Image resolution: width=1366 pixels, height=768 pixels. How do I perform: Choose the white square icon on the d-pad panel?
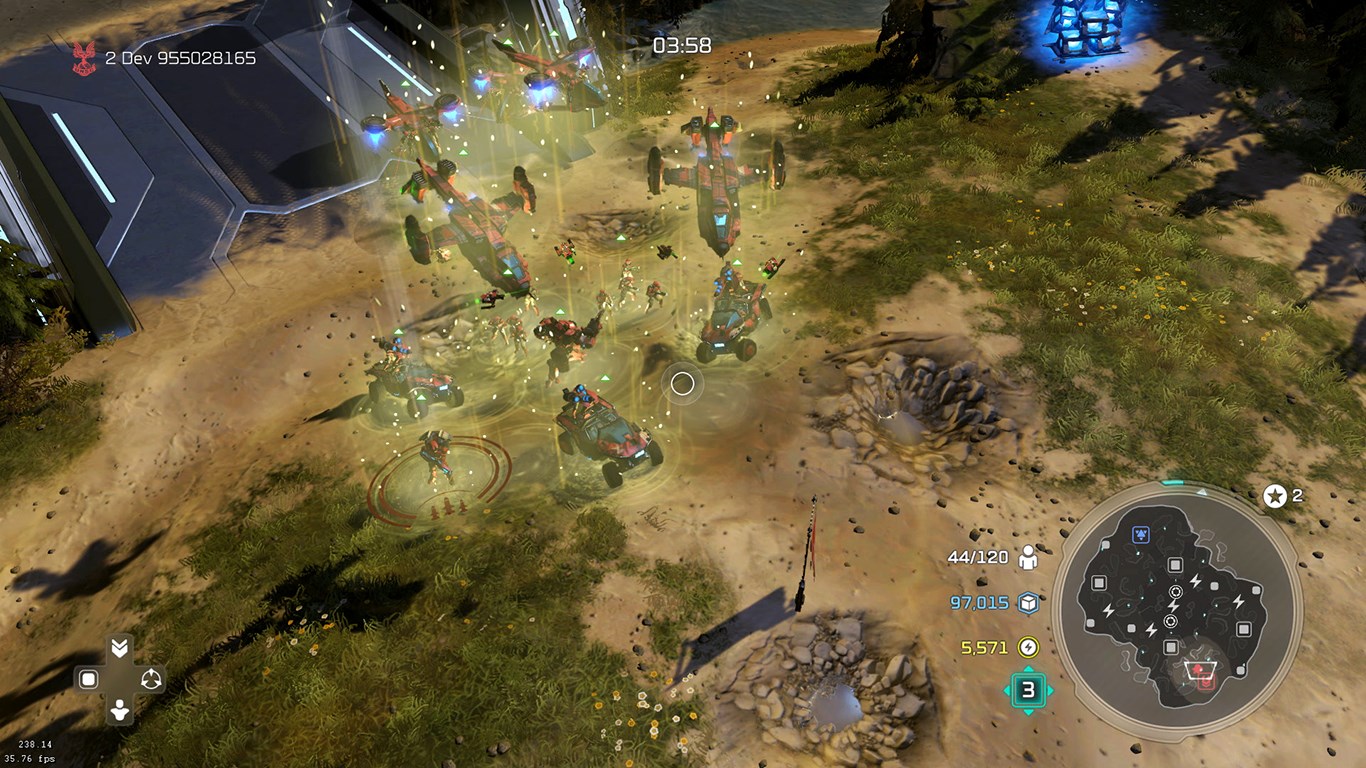[x=88, y=680]
